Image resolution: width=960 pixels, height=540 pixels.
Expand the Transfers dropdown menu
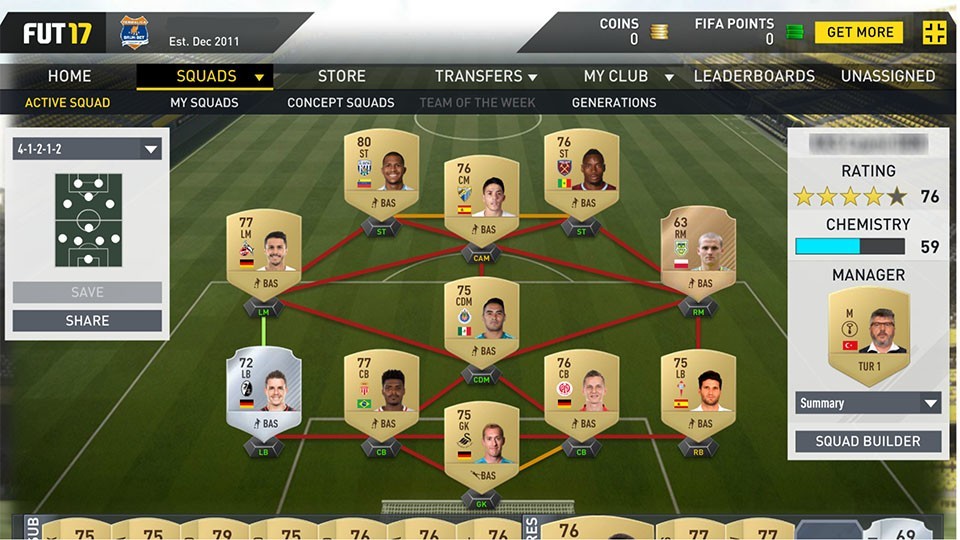pos(486,76)
